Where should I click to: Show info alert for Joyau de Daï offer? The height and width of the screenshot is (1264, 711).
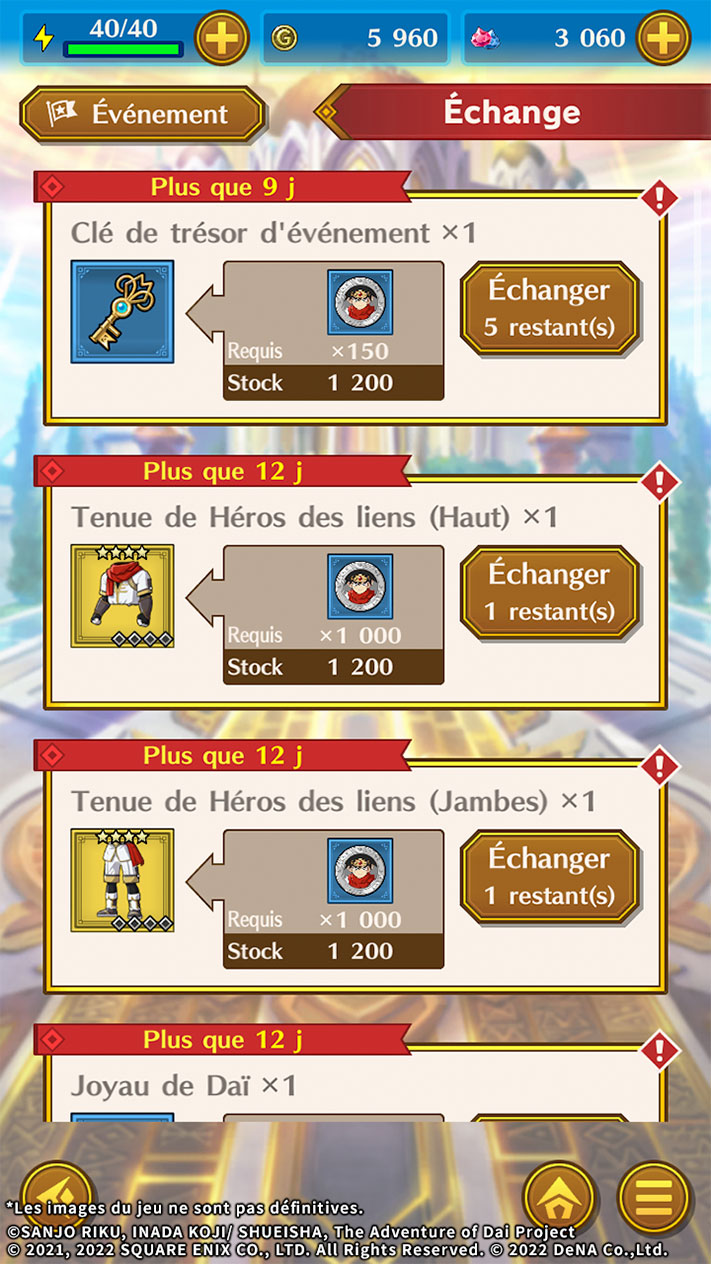point(659,1051)
